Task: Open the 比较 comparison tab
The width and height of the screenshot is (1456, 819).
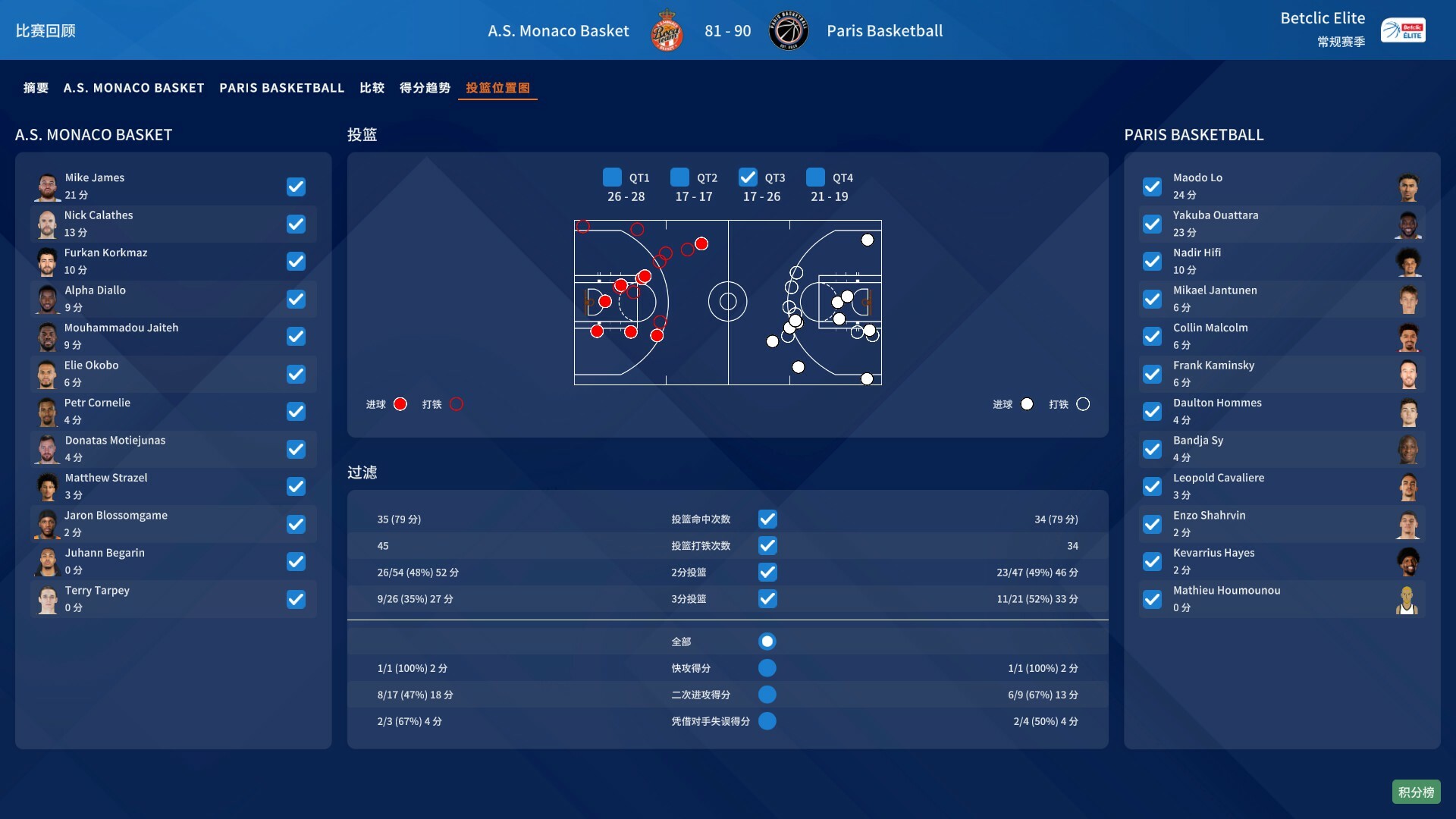Action: (372, 87)
